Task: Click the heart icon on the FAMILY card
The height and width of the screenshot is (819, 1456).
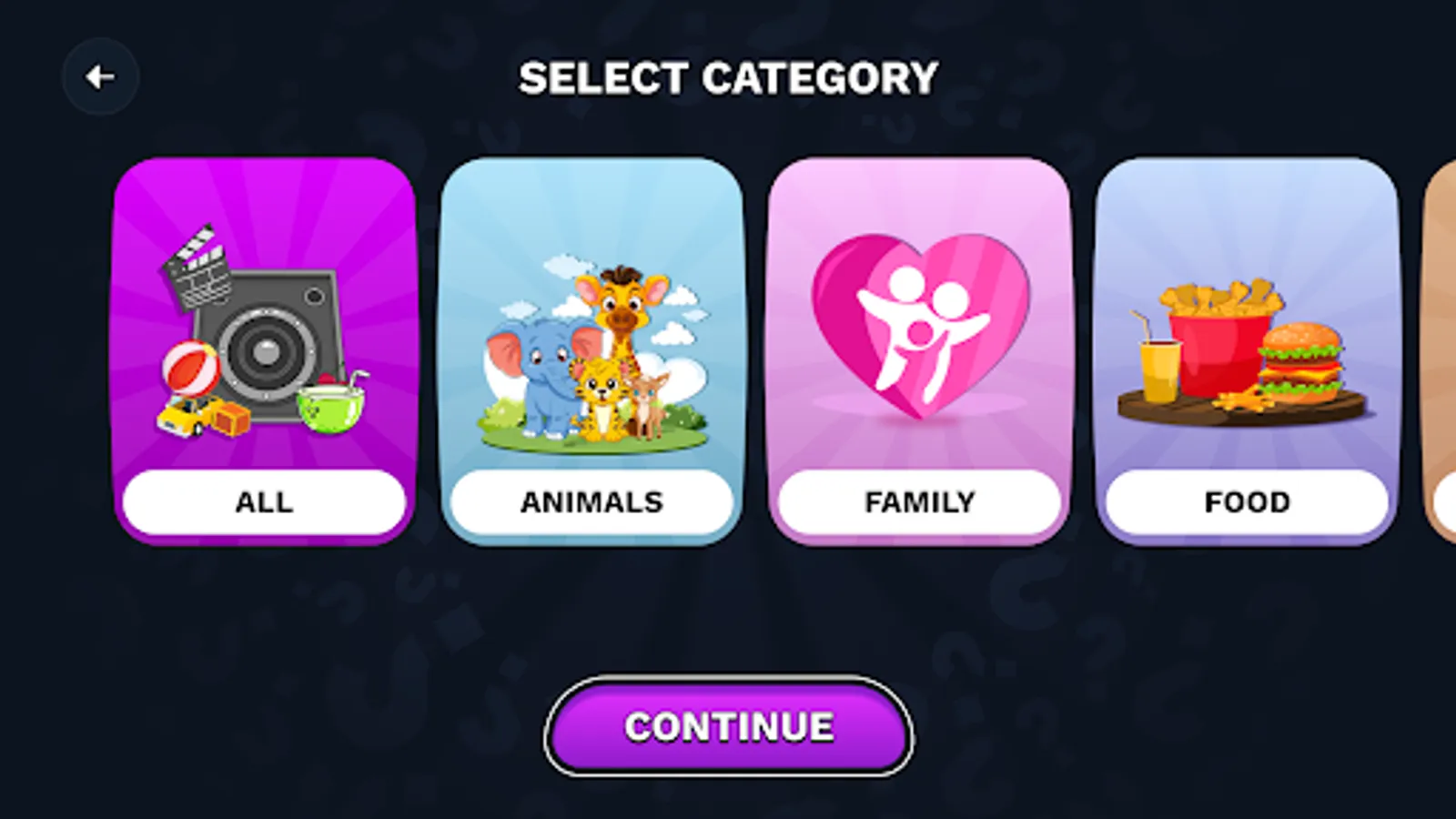Action: point(922,323)
